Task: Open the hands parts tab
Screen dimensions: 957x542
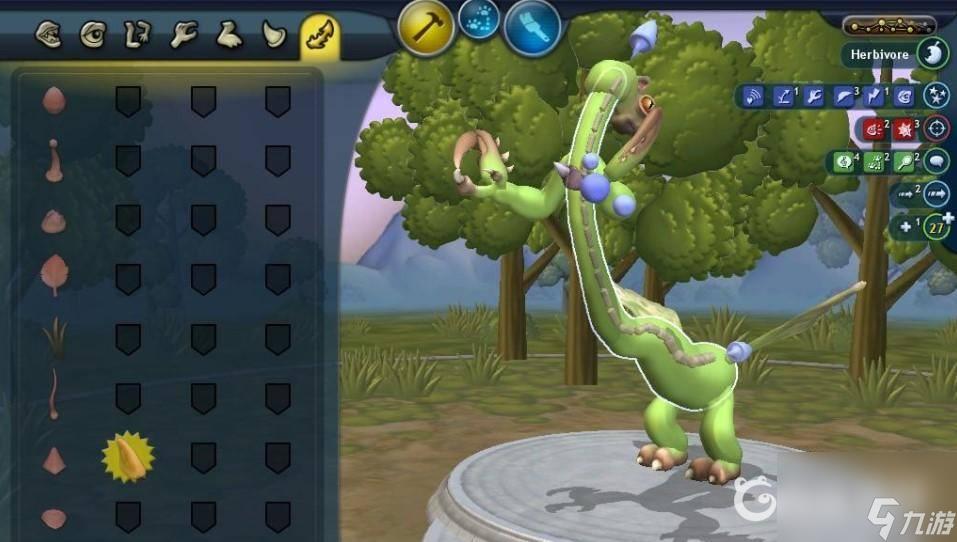Action: tap(183, 36)
